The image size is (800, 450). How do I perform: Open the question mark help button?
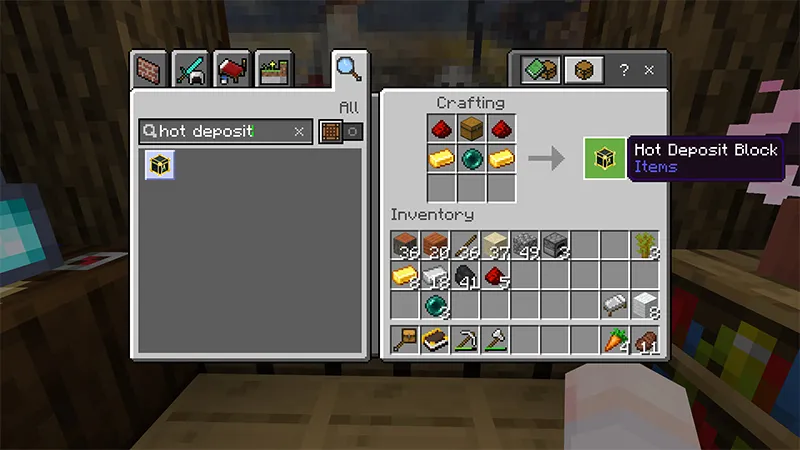click(x=624, y=70)
